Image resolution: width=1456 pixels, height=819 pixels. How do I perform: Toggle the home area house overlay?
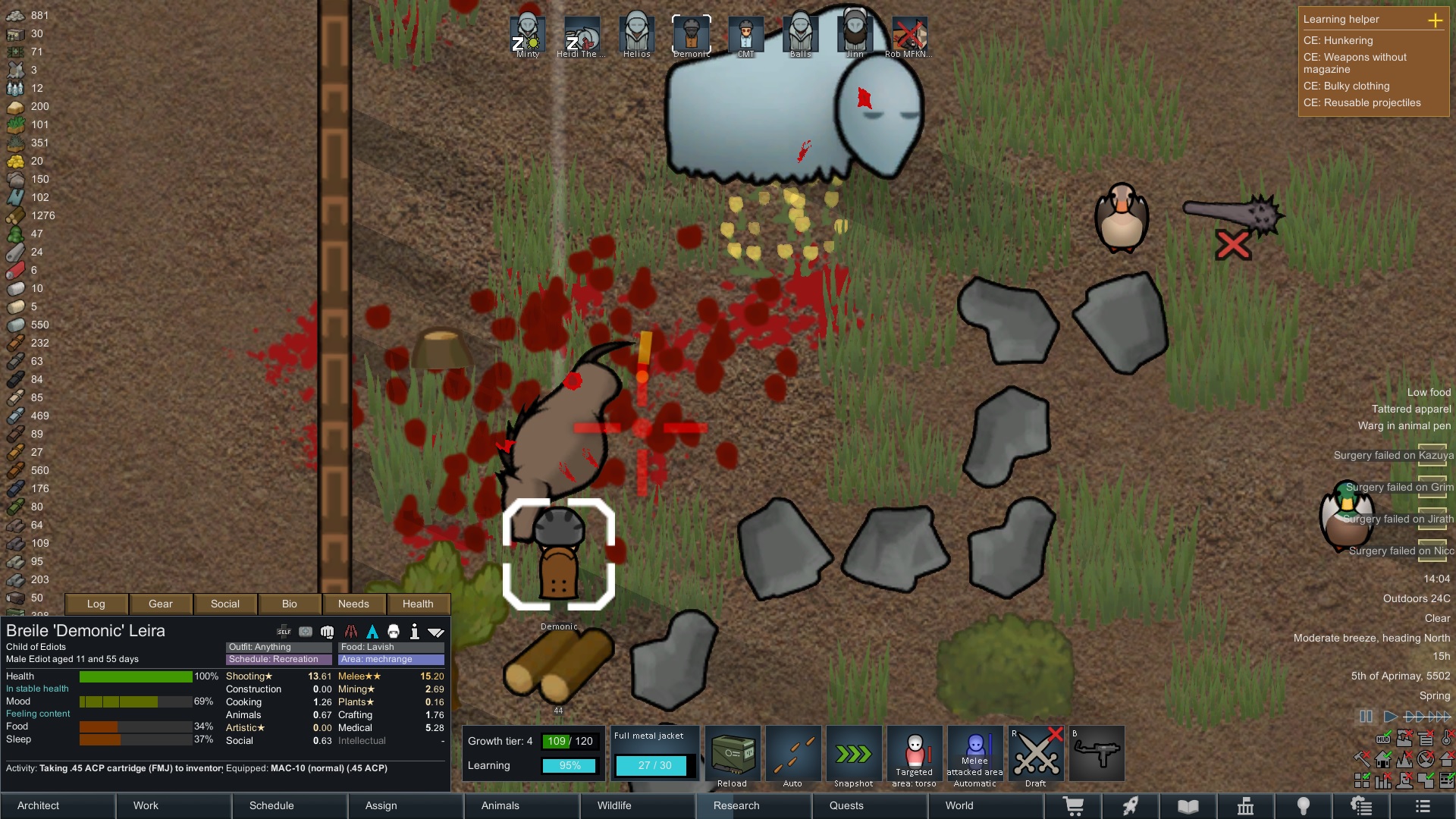pos(1383,761)
